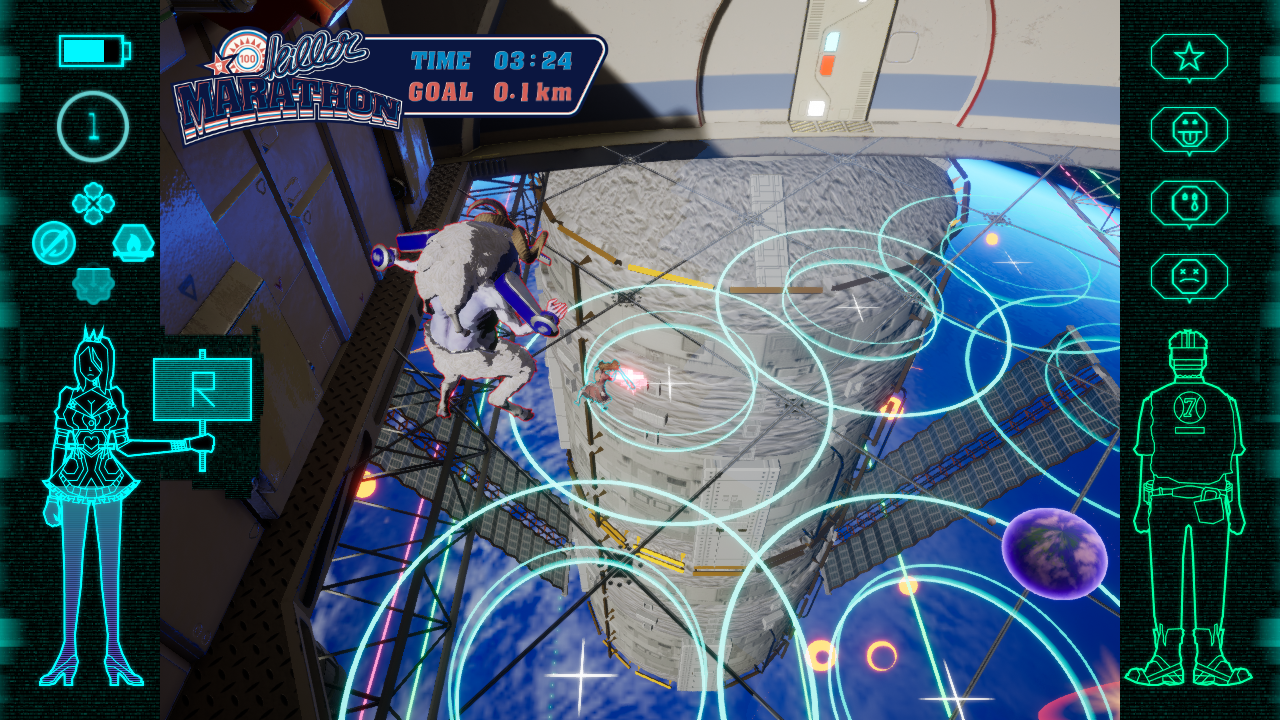Click the flame hexagon icon
The height and width of the screenshot is (720, 1280).
click(133, 241)
